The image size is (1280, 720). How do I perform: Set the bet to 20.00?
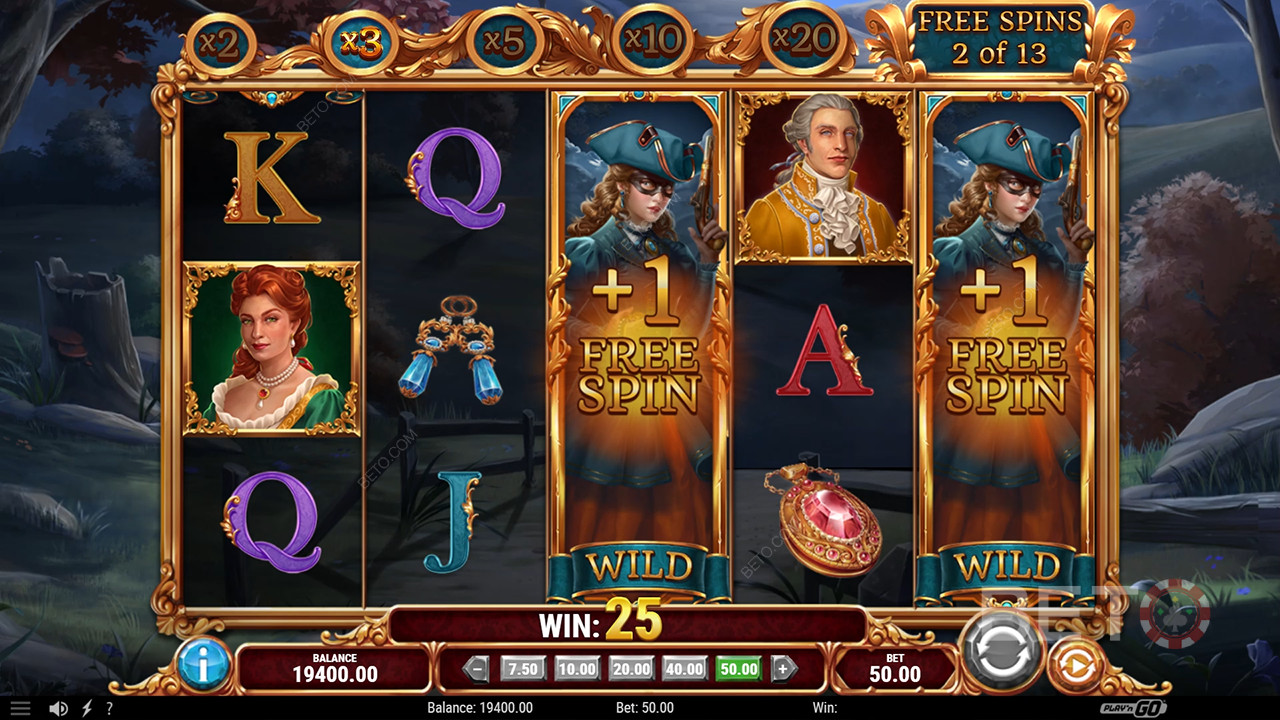pos(631,669)
